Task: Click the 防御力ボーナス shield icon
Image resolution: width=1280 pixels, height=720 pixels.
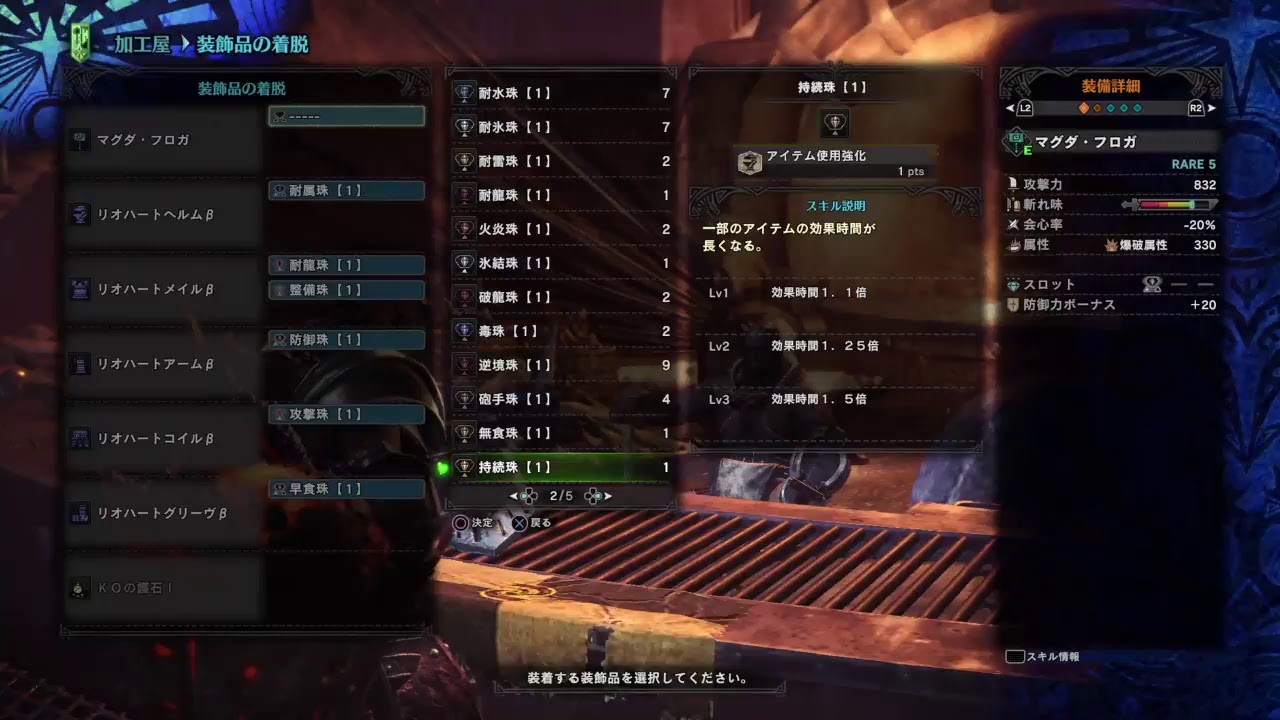Action: pos(1012,307)
